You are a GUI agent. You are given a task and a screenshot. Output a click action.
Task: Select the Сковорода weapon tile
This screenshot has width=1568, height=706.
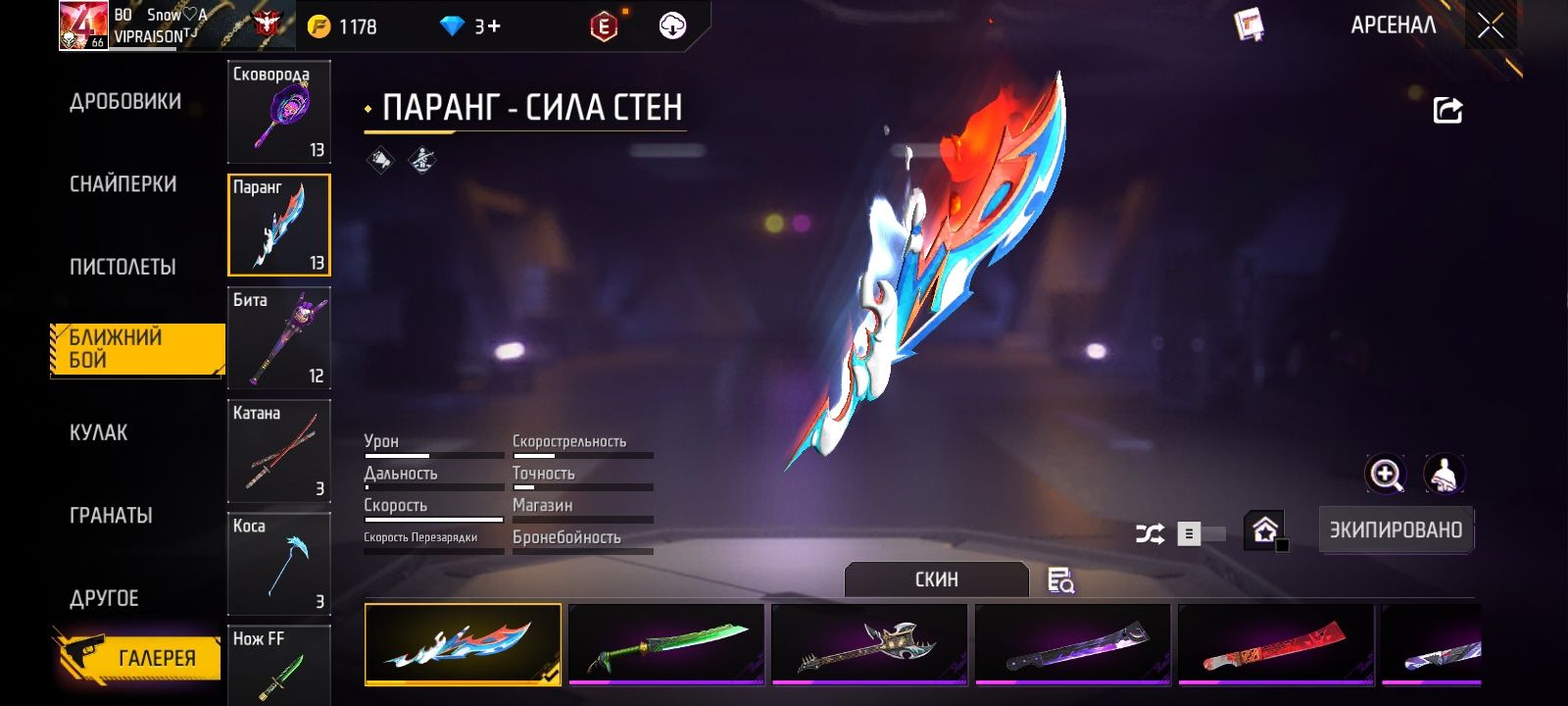click(279, 112)
